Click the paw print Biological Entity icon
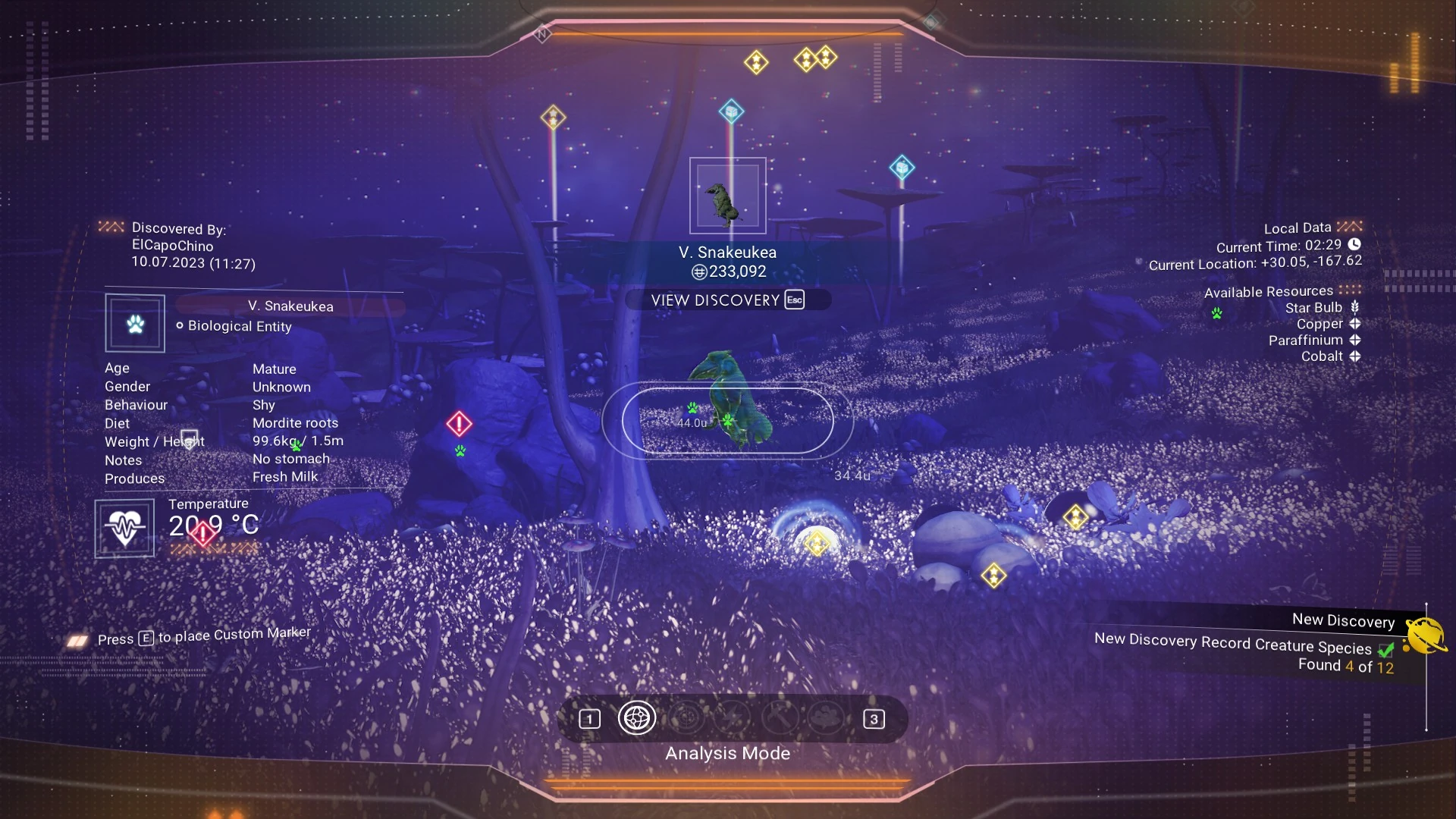Viewport: 1456px width, 819px height. click(x=135, y=324)
